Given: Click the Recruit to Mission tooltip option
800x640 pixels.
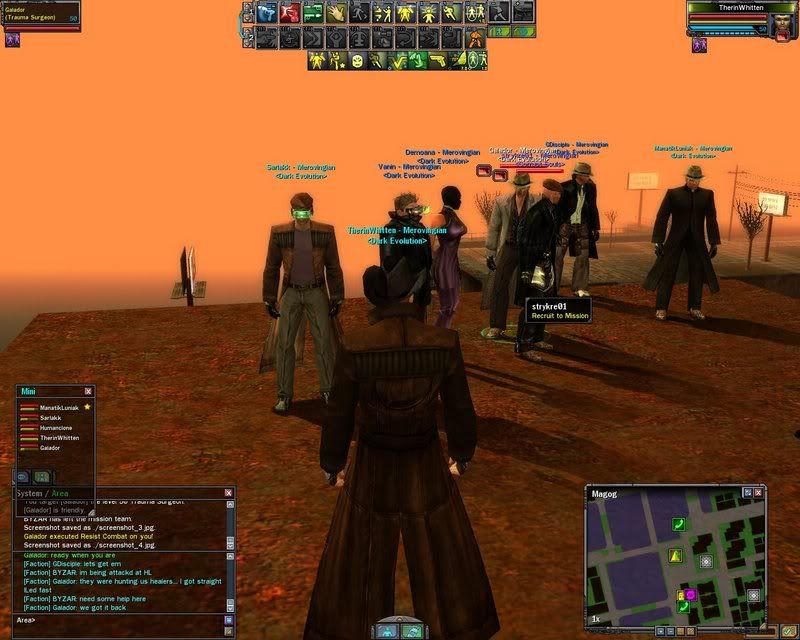Looking at the screenshot, I should click(558, 315).
